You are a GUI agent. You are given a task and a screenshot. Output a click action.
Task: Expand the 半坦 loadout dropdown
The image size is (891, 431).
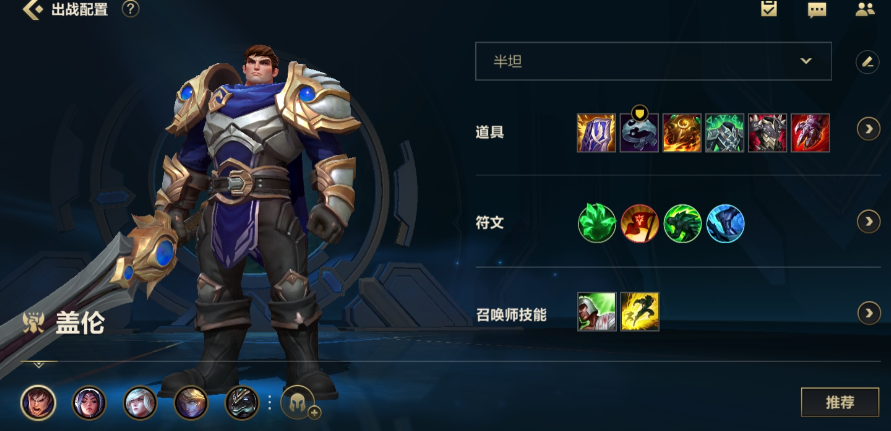coord(653,61)
